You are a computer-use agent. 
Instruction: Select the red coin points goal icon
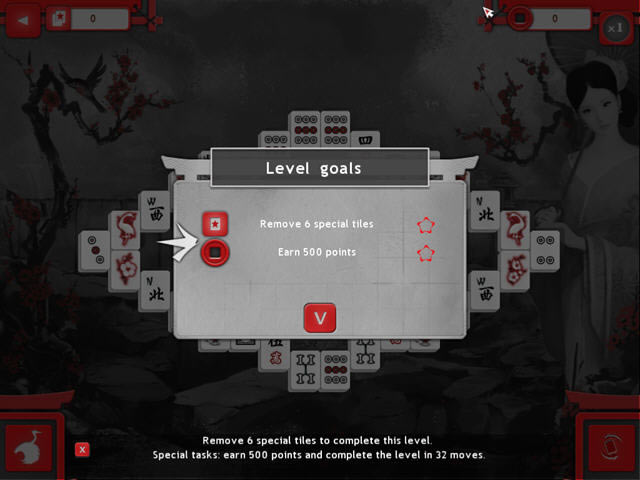(x=215, y=253)
